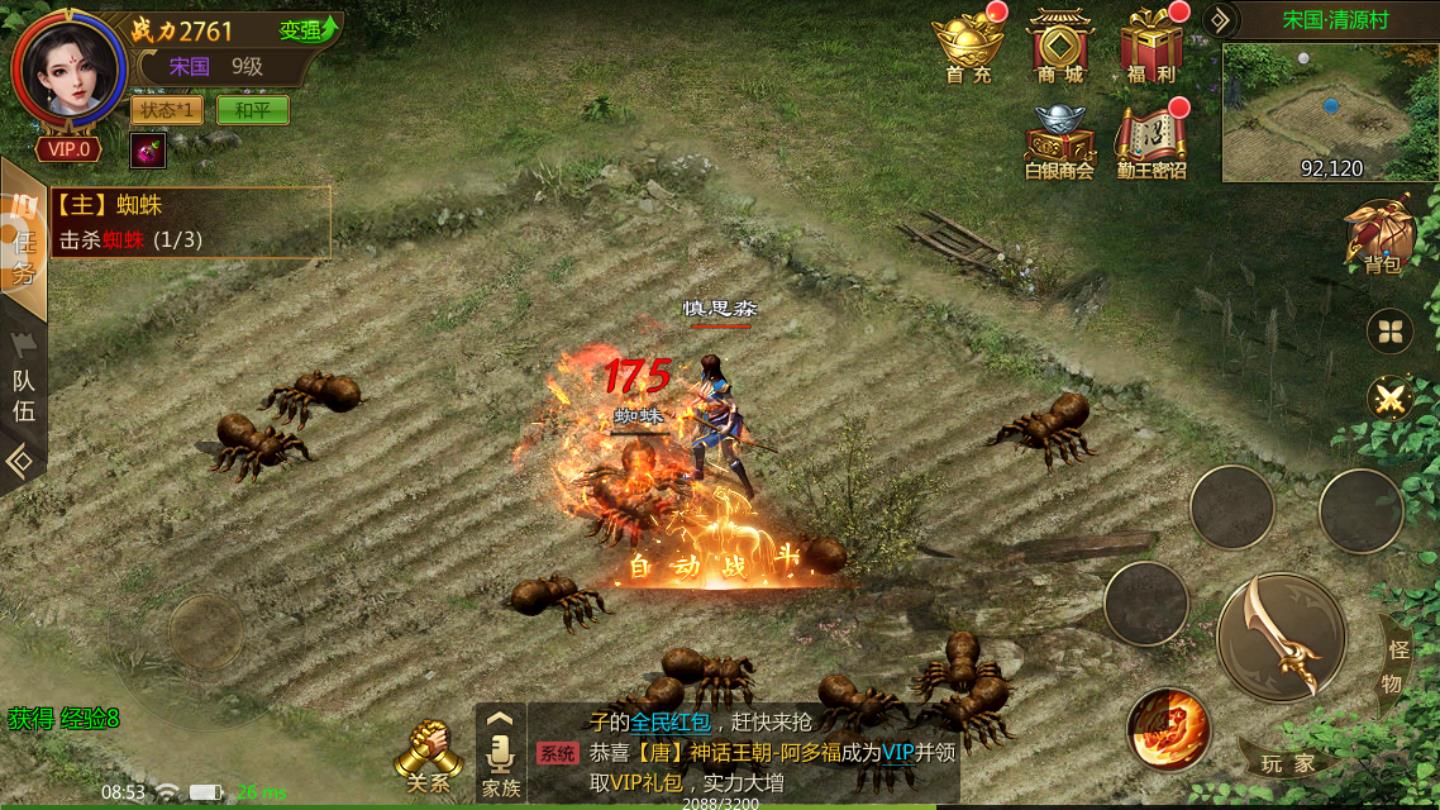
Task: Tap the player portrait avatar
Action: (68, 68)
